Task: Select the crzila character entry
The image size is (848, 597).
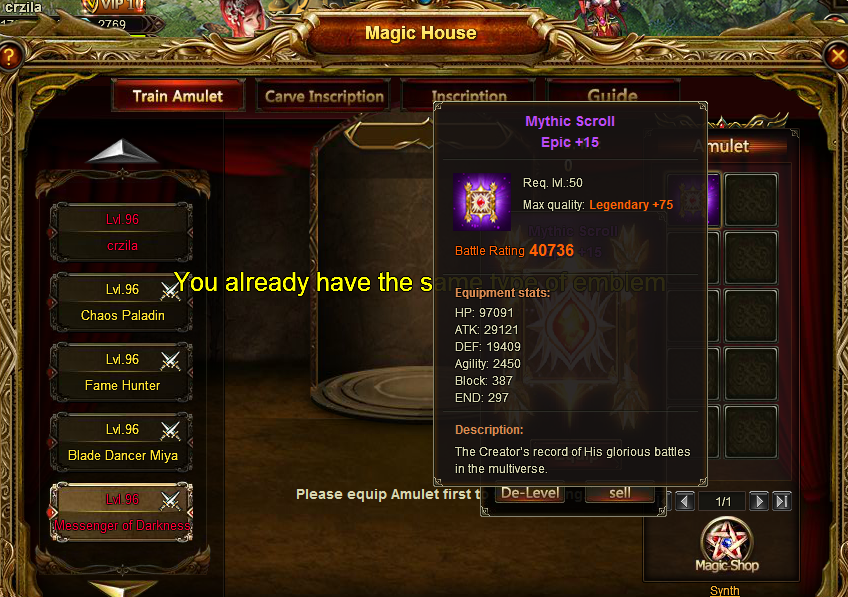Action: click(x=122, y=232)
